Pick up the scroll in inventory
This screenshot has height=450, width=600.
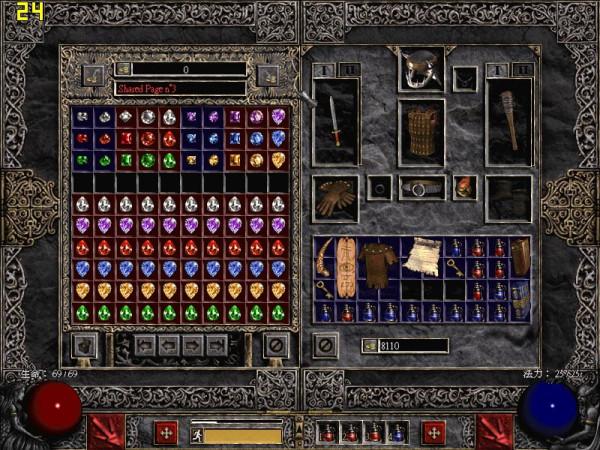(x=422, y=256)
